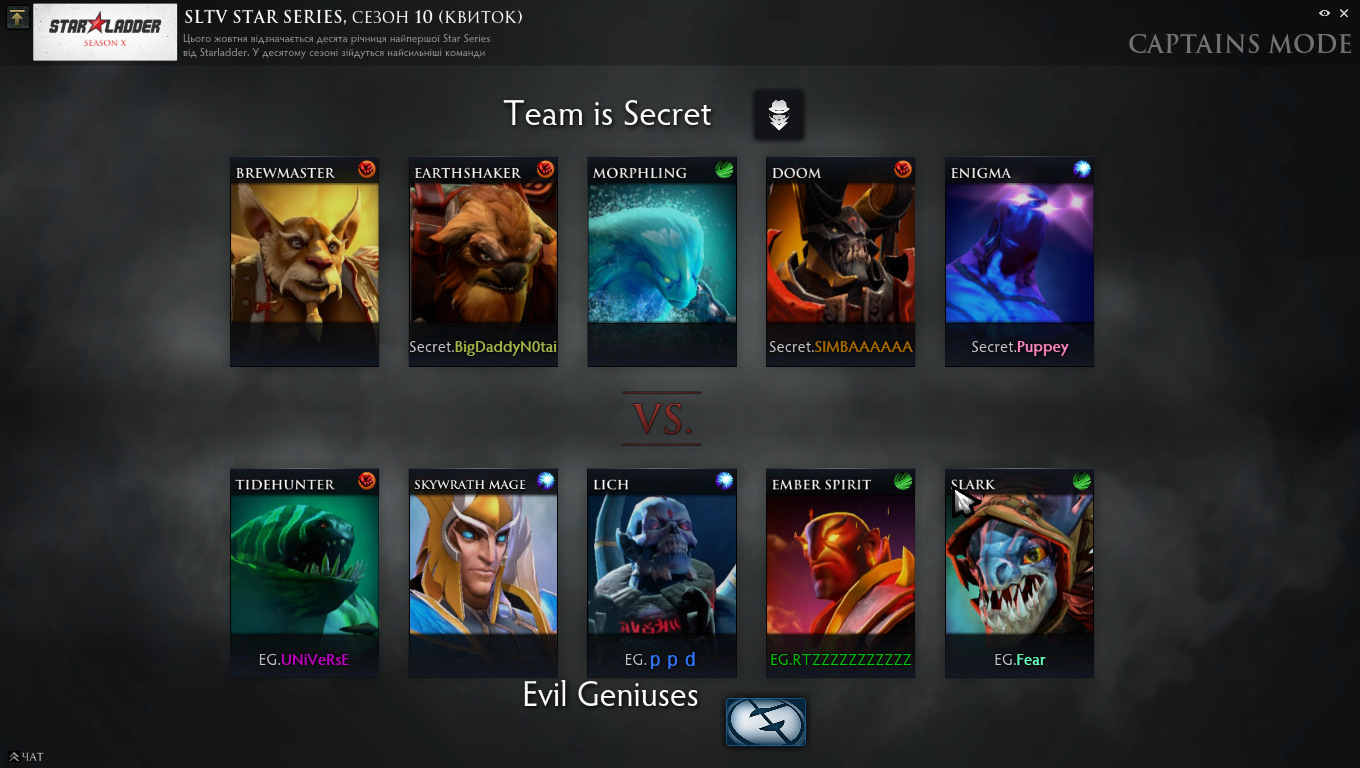The height and width of the screenshot is (768, 1360).
Task: Select Fear's Slark hero card
Action: pos(1019,572)
